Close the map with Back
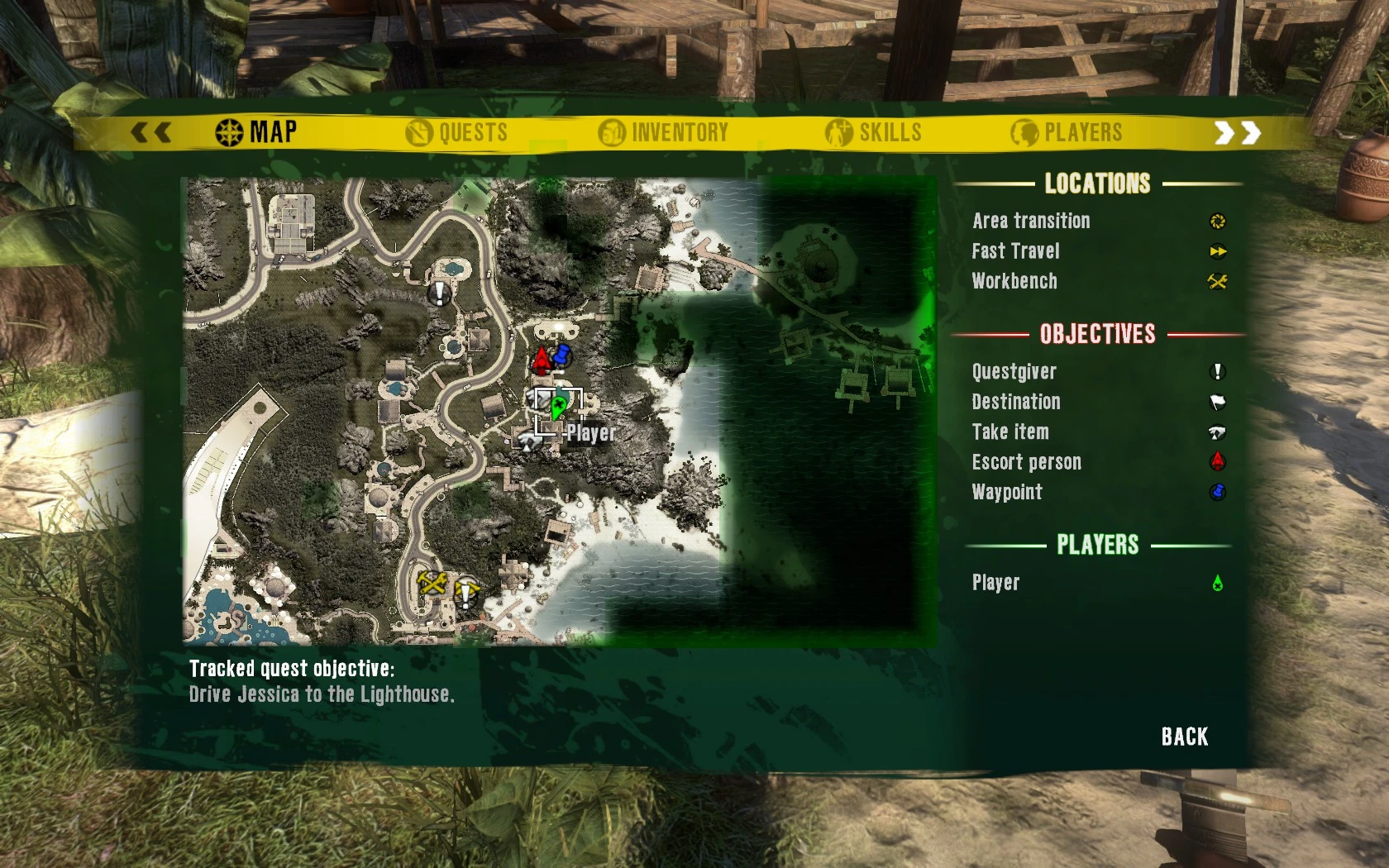 tap(1184, 737)
